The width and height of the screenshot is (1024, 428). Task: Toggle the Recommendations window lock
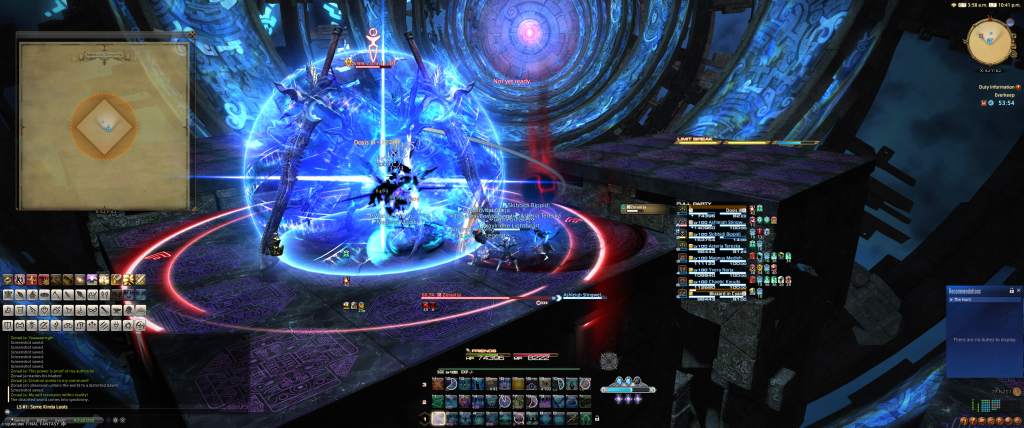coord(1011,291)
